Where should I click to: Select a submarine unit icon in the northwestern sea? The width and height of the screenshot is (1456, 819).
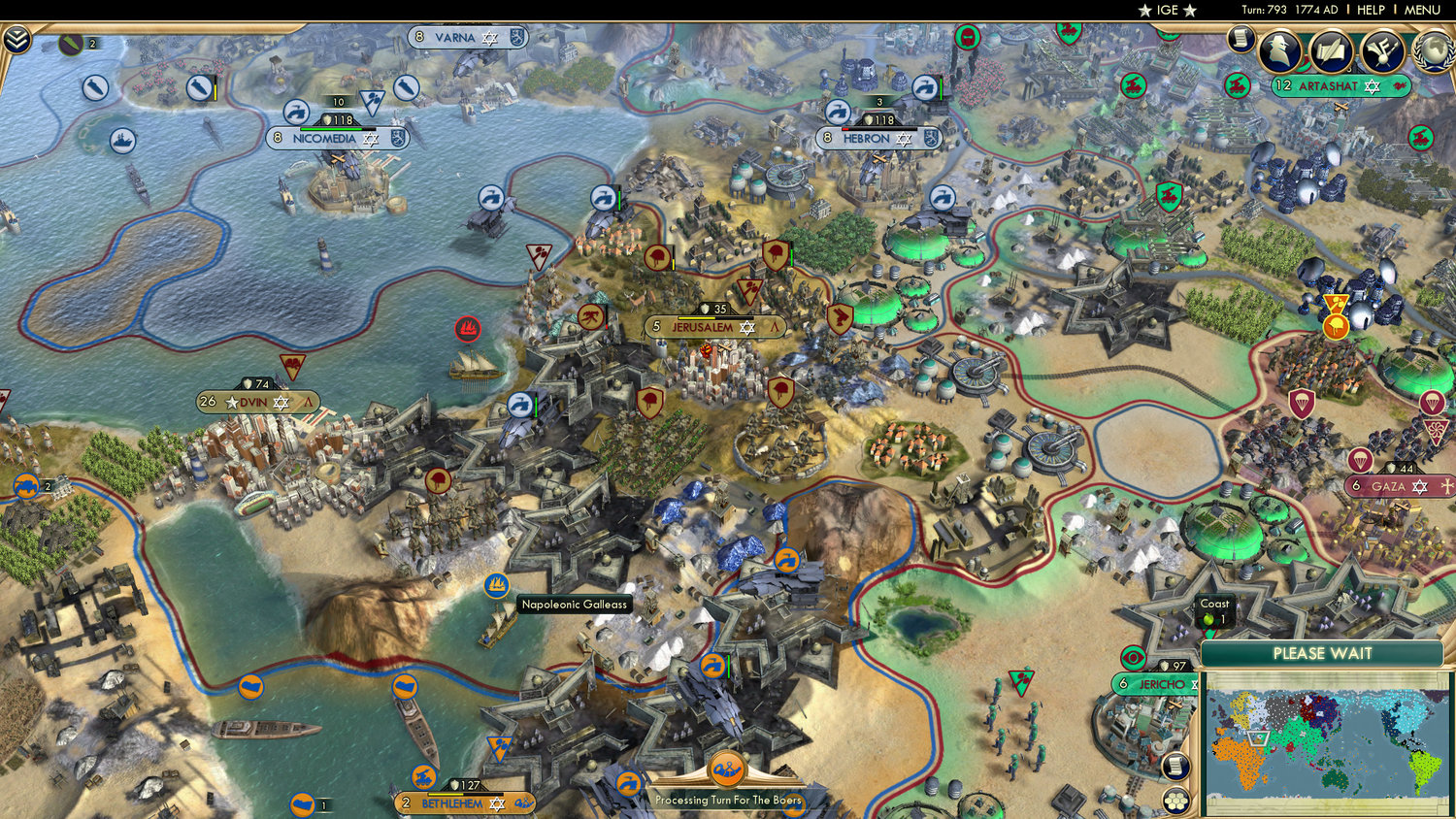[93, 87]
